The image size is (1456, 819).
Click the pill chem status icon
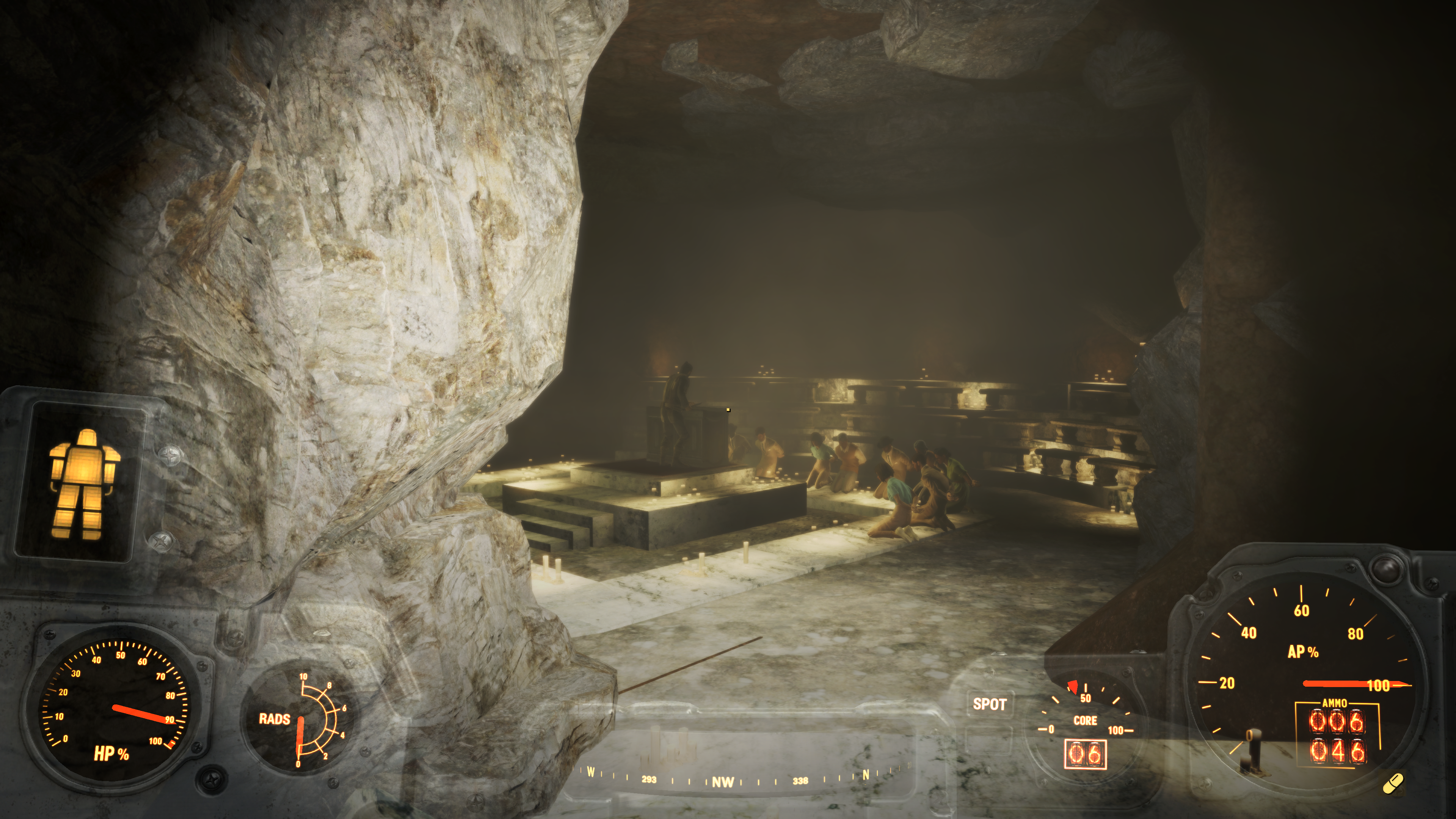click(1393, 784)
